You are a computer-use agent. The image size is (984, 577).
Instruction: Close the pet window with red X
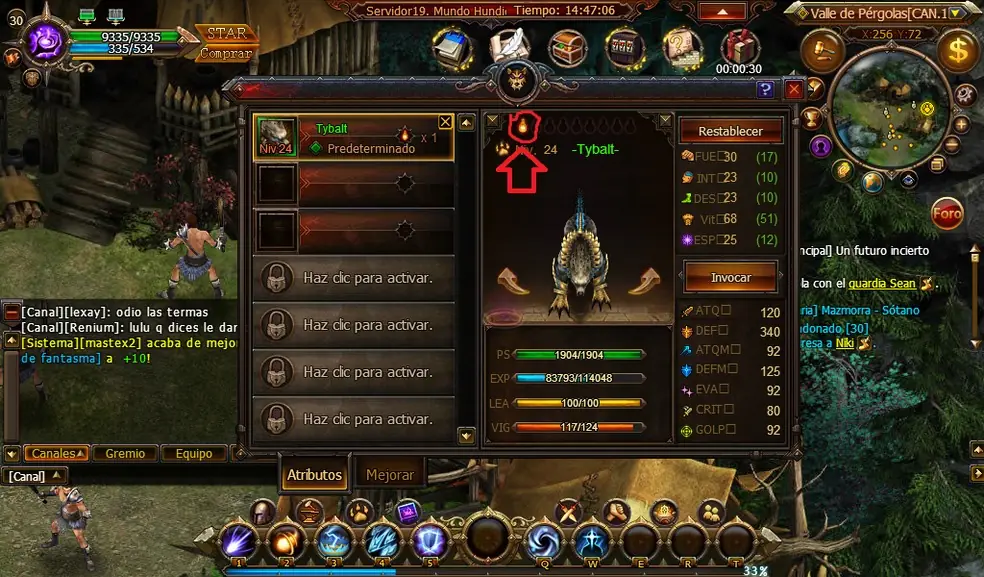pyautogui.click(x=794, y=89)
